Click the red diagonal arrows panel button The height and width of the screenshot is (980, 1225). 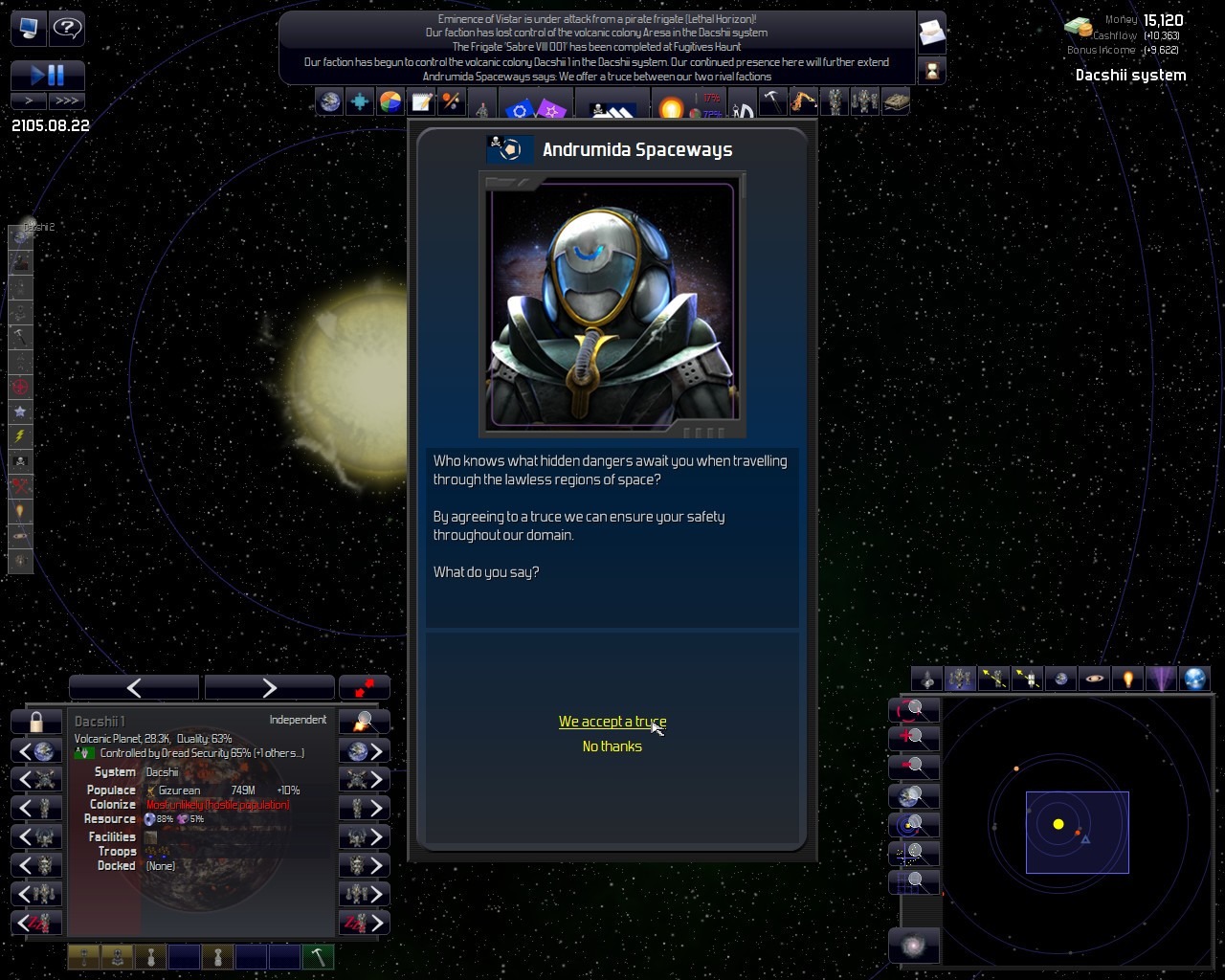click(x=365, y=687)
